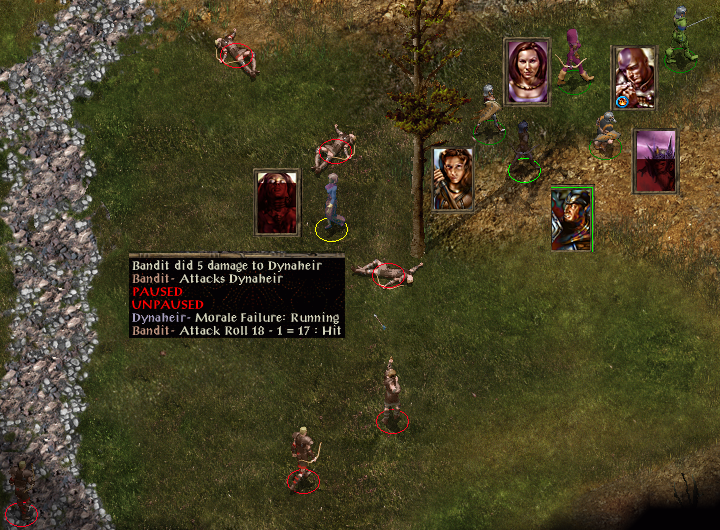Select the helmeted warrior portrait with green border
The height and width of the screenshot is (530, 720).
coord(572,218)
